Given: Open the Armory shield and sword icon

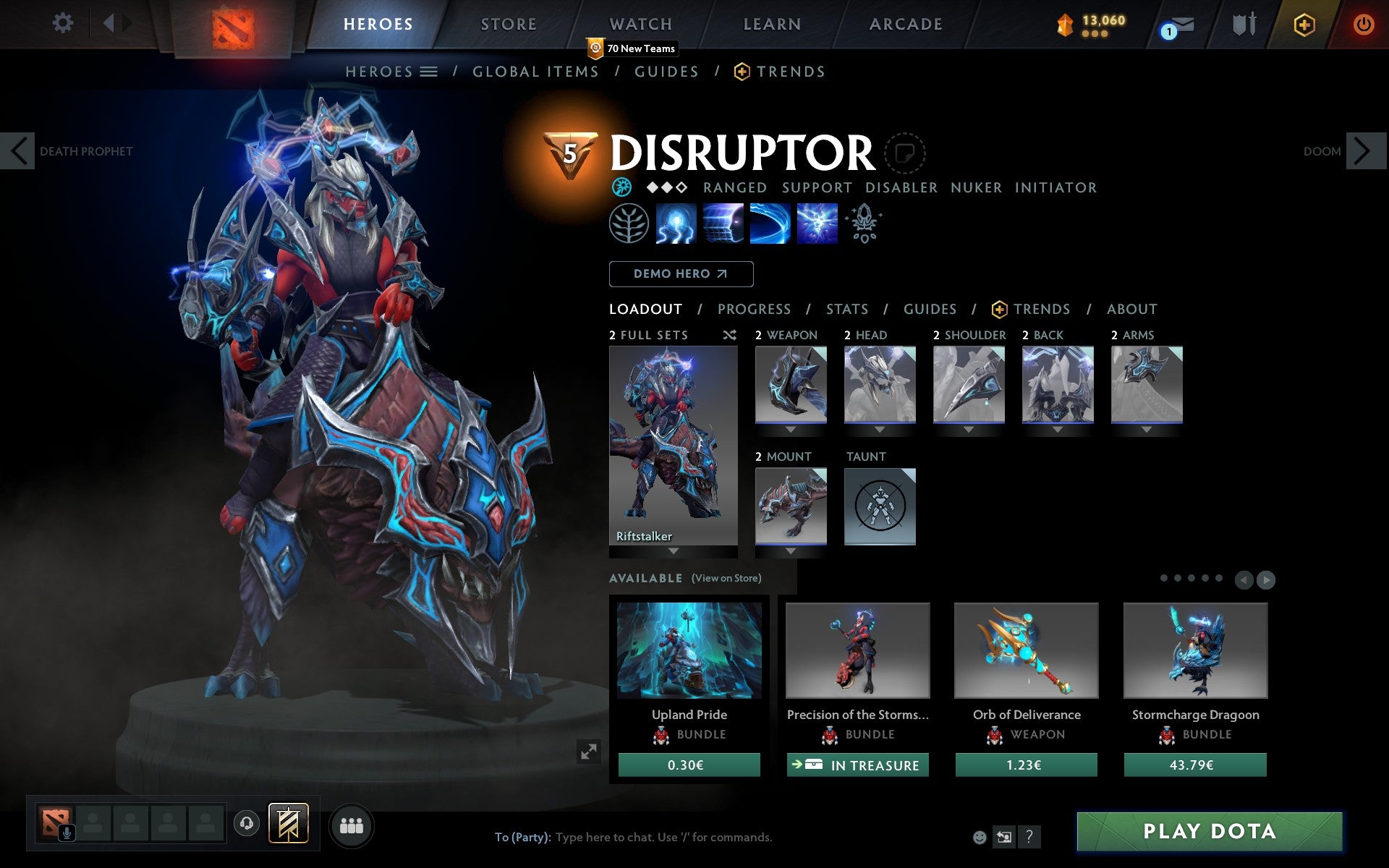Looking at the screenshot, I should coord(1243,25).
